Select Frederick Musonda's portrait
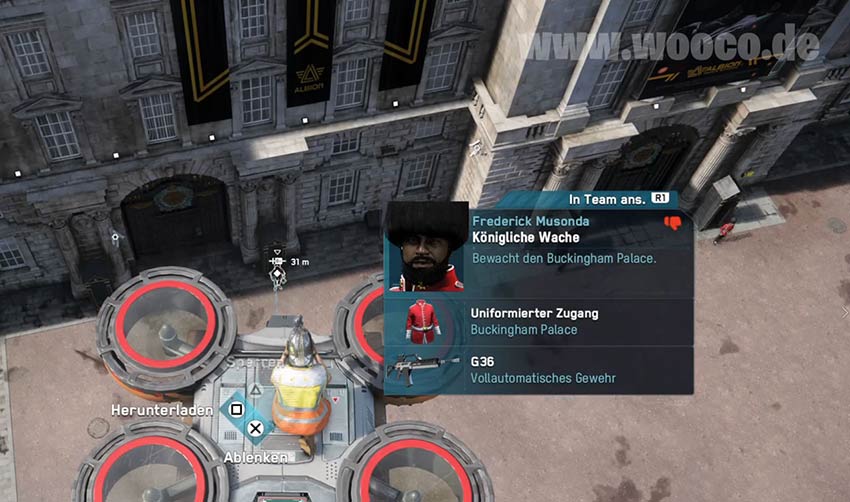Image resolution: width=850 pixels, height=502 pixels. (x=426, y=248)
